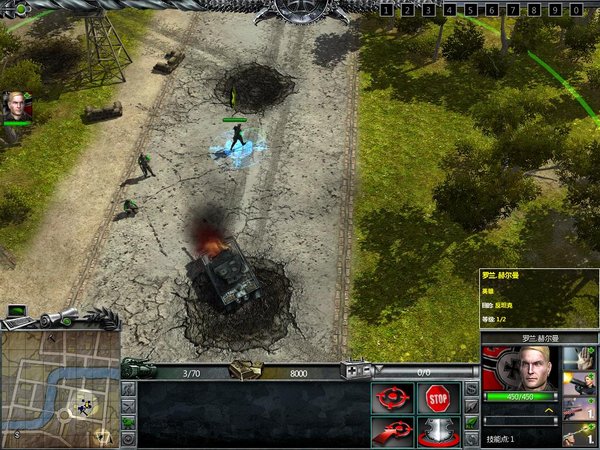Choose the shield hold-position command
The height and width of the screenshot is (450, 600).
point(437,431)
